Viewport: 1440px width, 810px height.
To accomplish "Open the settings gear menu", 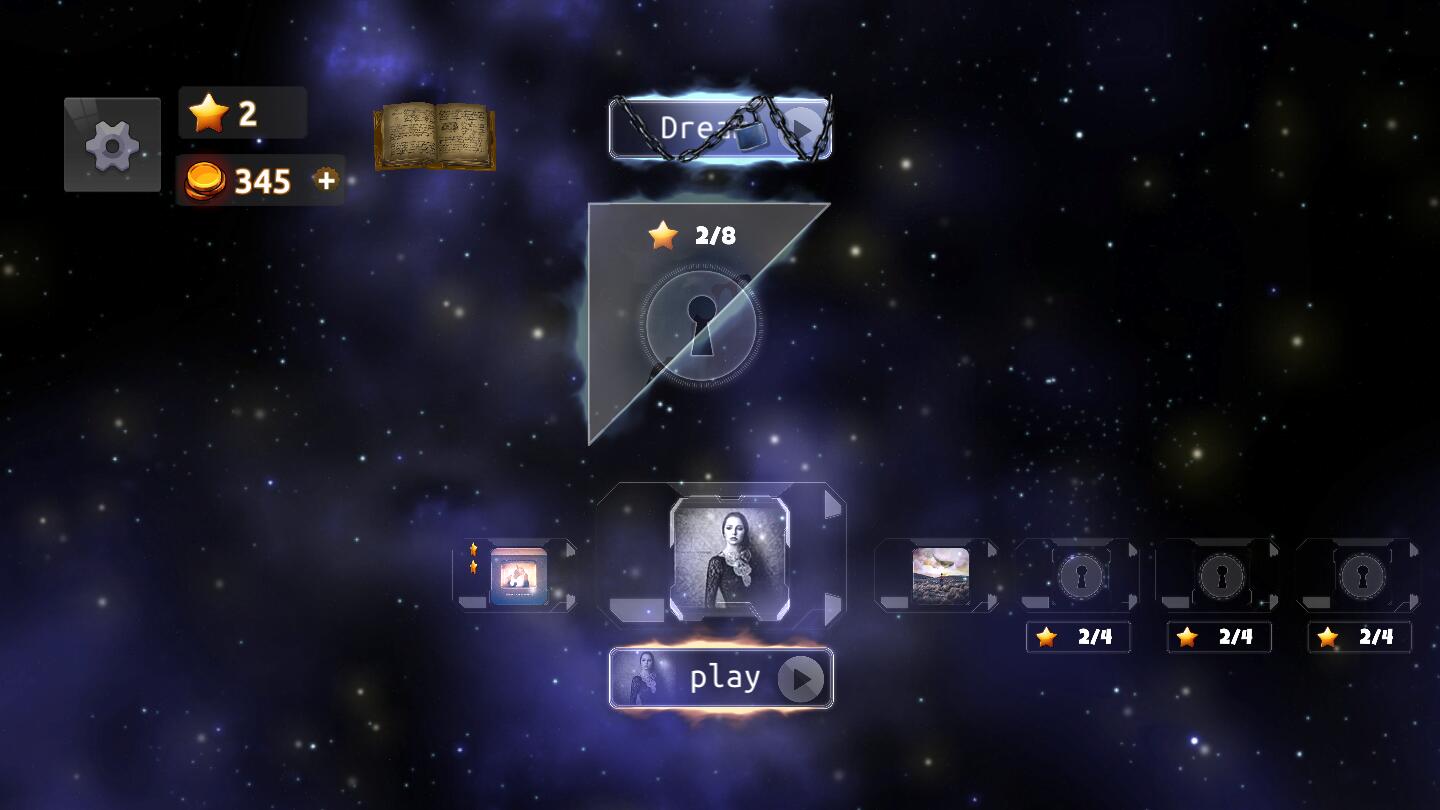I will [112, 145].
